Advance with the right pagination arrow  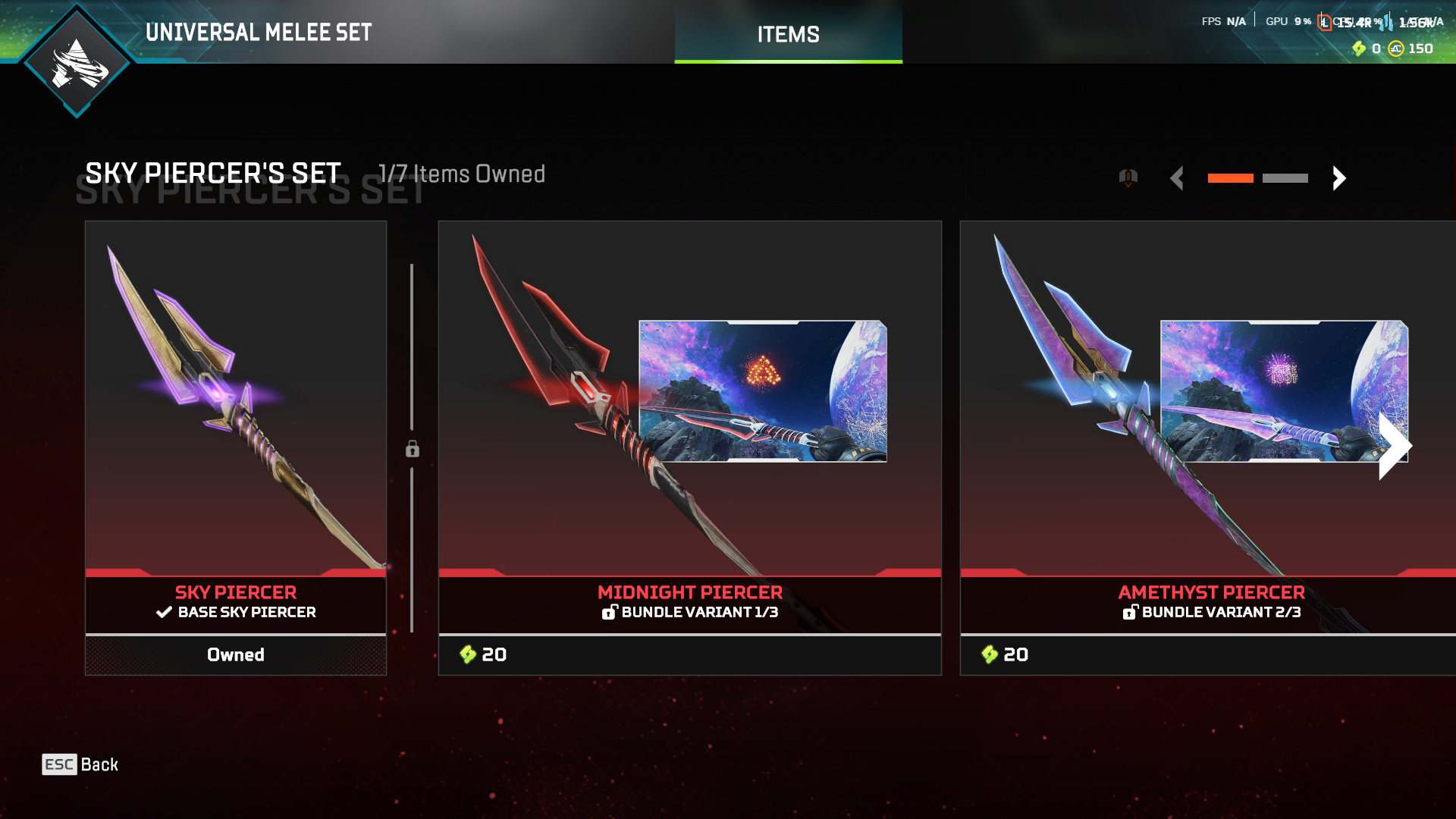click(x=1339, y=178)
